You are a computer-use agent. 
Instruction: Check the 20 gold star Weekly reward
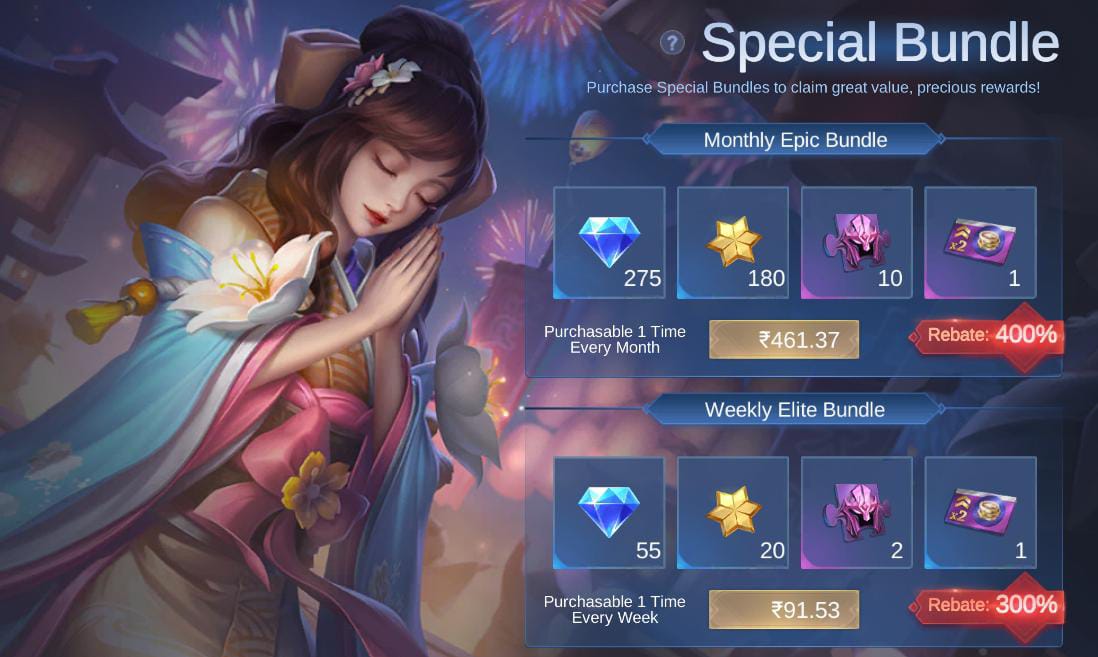[x=733, y=513]
